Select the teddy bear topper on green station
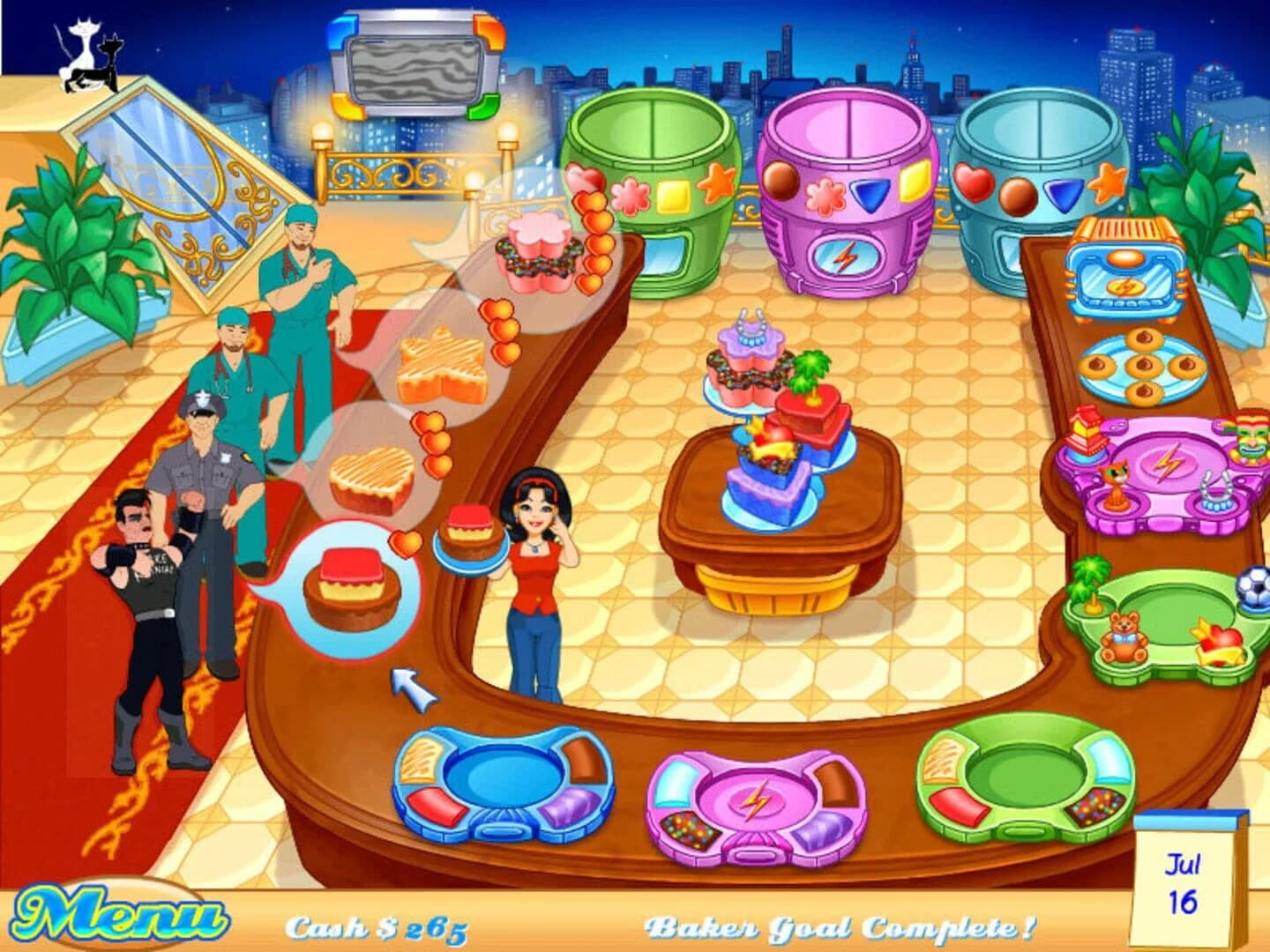The height and width of the screenshot is (952, 1270). click(x=1123, y=637)
